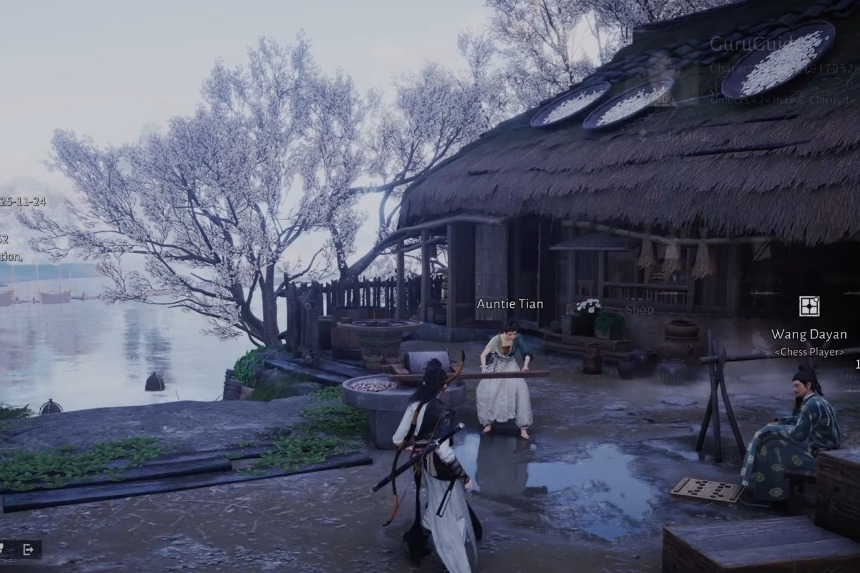Select the chess board marker above Wang Dayan
Screen dimensions: 860x573
click(x=809, y=306)
